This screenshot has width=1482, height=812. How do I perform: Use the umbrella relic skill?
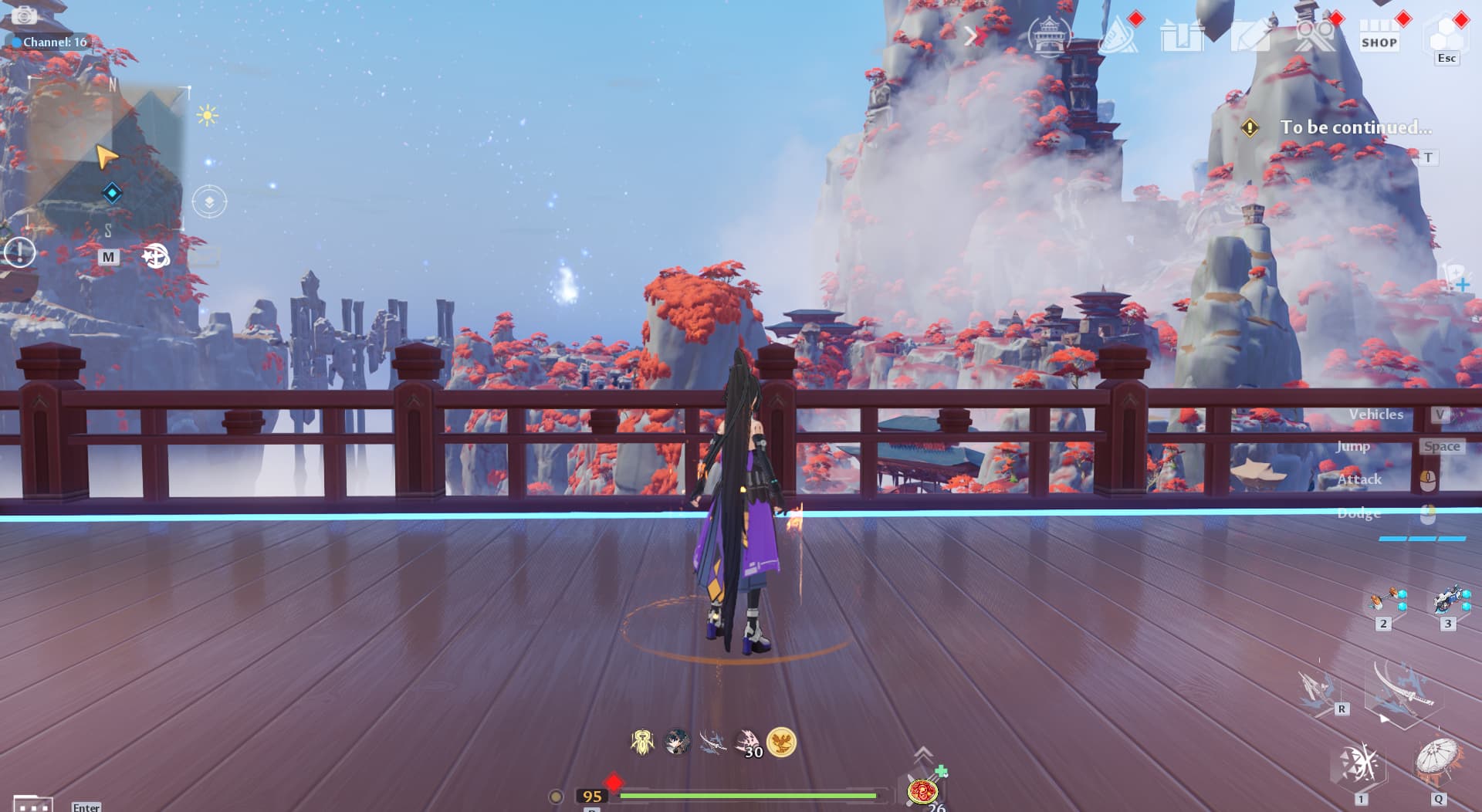click(x=1437, y=761)
